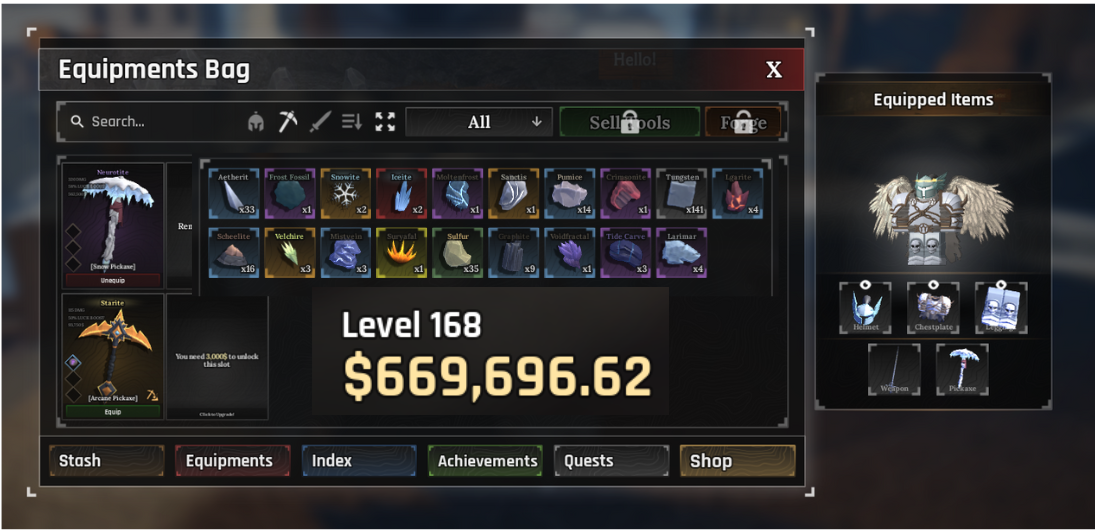Viewport: 1095px width, 531px height.
Task: Pick the Sulfur ore stack
Action: [x=458, y=253]
